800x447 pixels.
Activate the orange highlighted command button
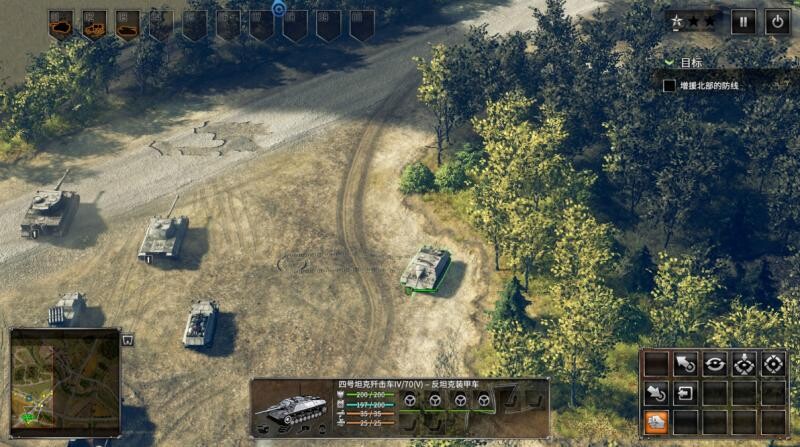click(656, 421)
